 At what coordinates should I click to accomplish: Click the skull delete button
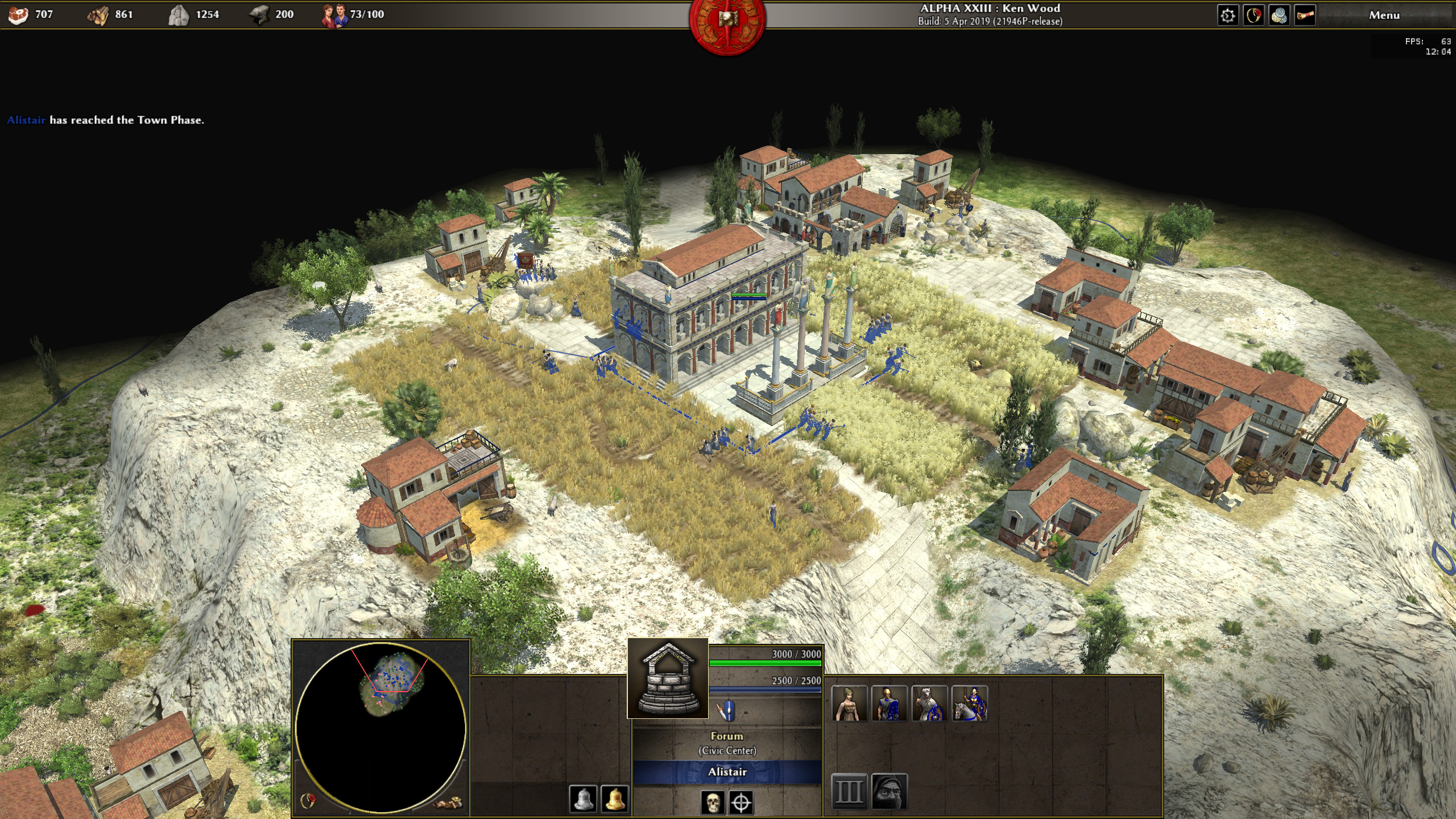pyautogui.click(x=712, y=803)
